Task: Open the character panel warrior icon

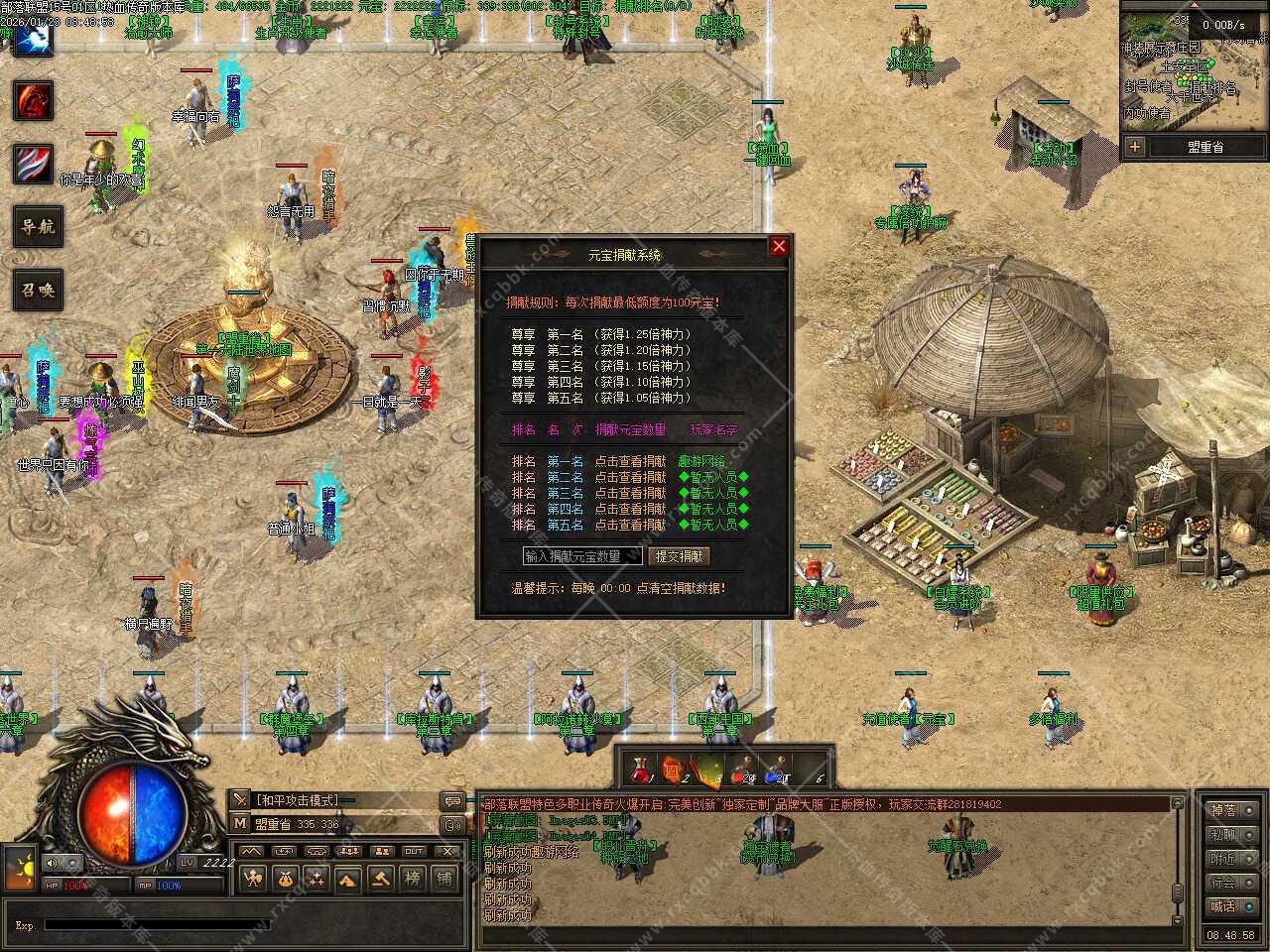Action: click(x=254, y=878)
